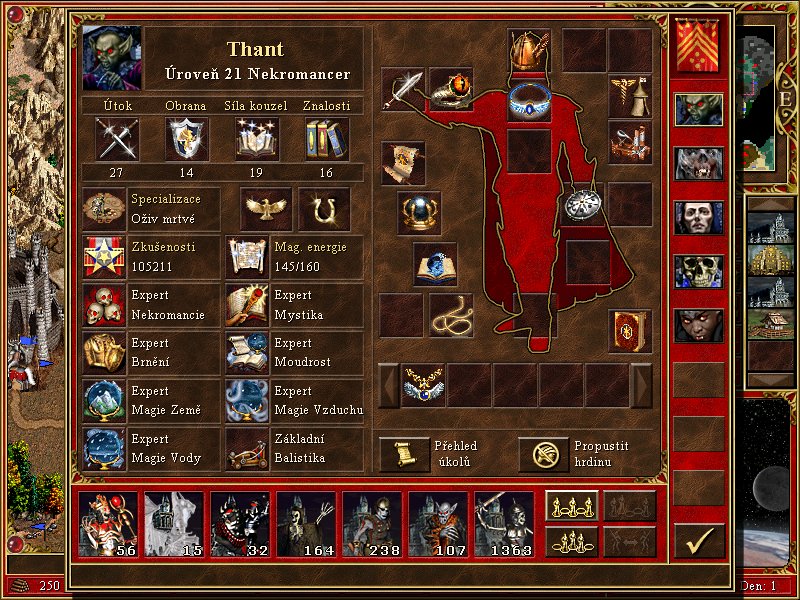Pick the winged amulet in the backpack
The width and height of the screenshot is (800, 600).
[424, 384]
